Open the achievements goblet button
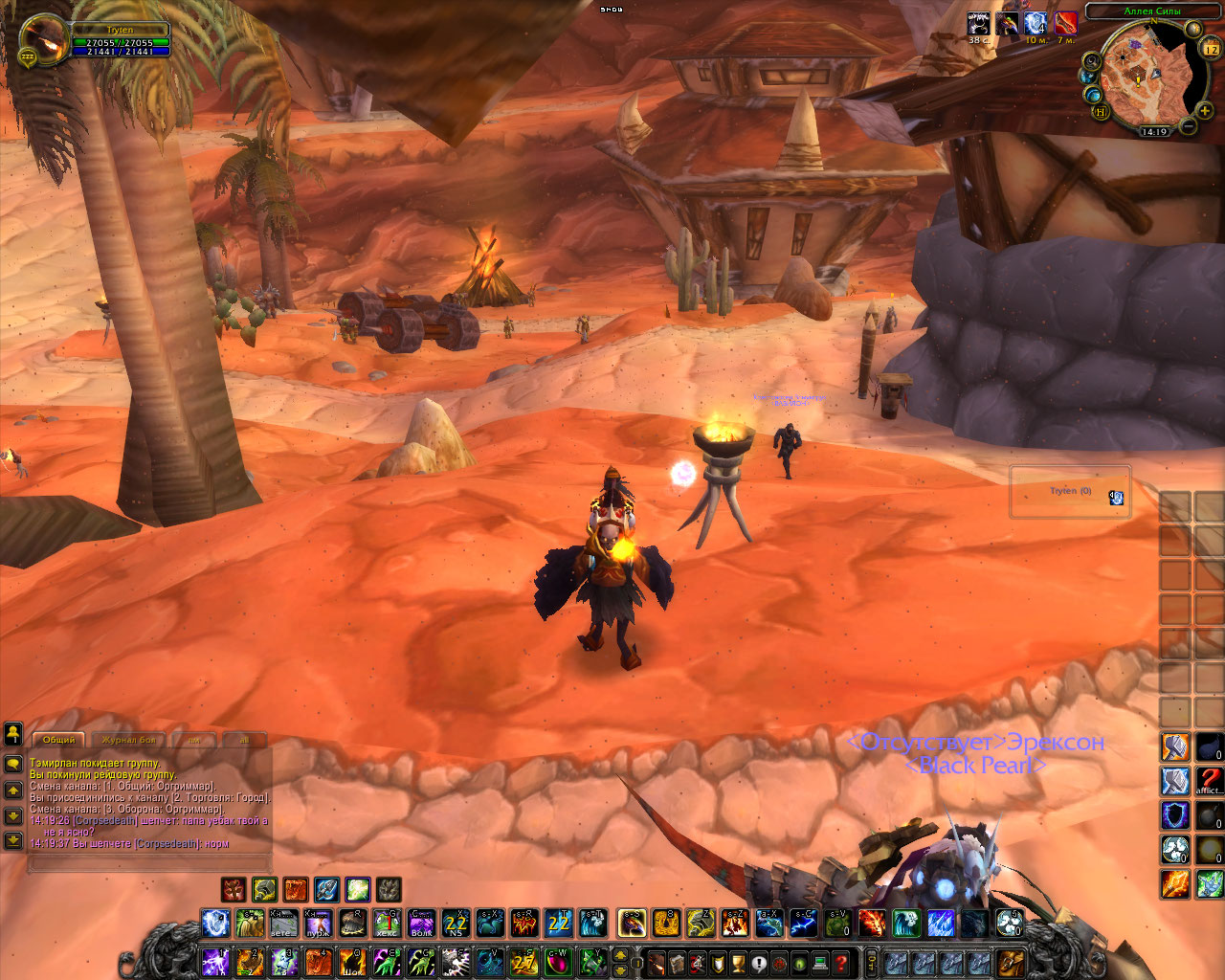 [x=739, y=962]
